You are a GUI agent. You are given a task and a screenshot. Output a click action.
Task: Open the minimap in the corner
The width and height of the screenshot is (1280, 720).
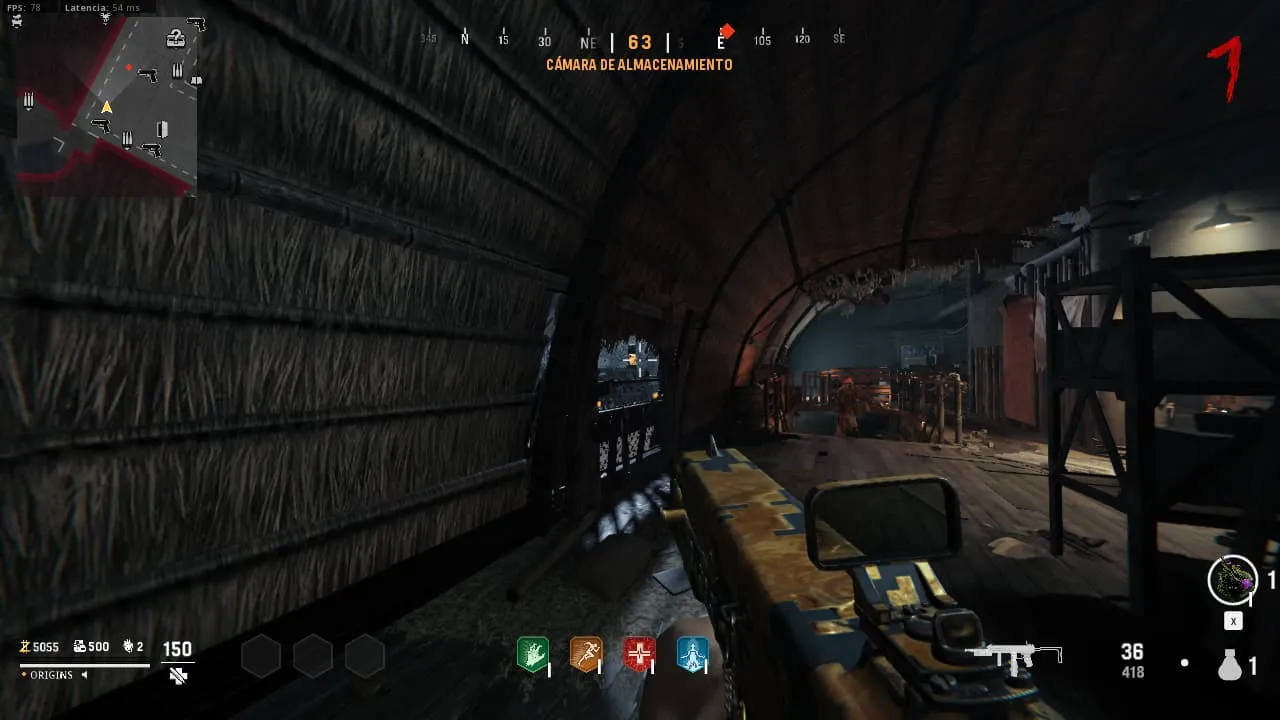[107, 105]
